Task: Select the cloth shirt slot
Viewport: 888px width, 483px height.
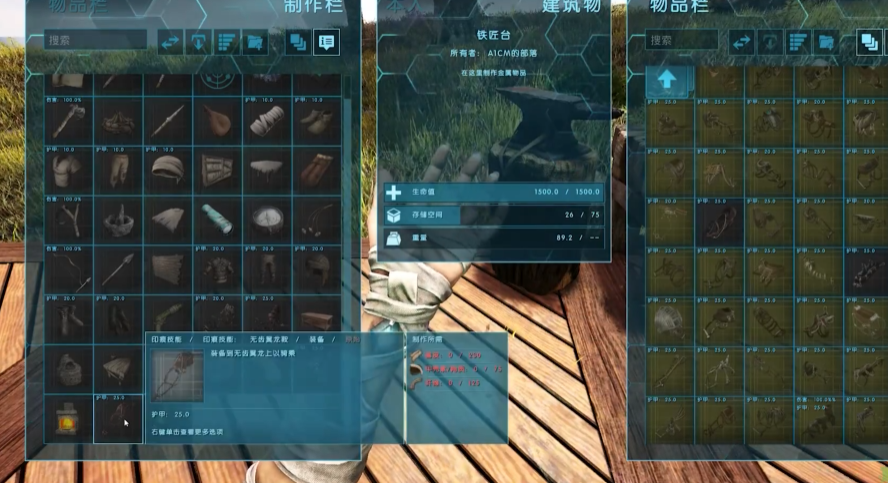Action: (69, 170)
